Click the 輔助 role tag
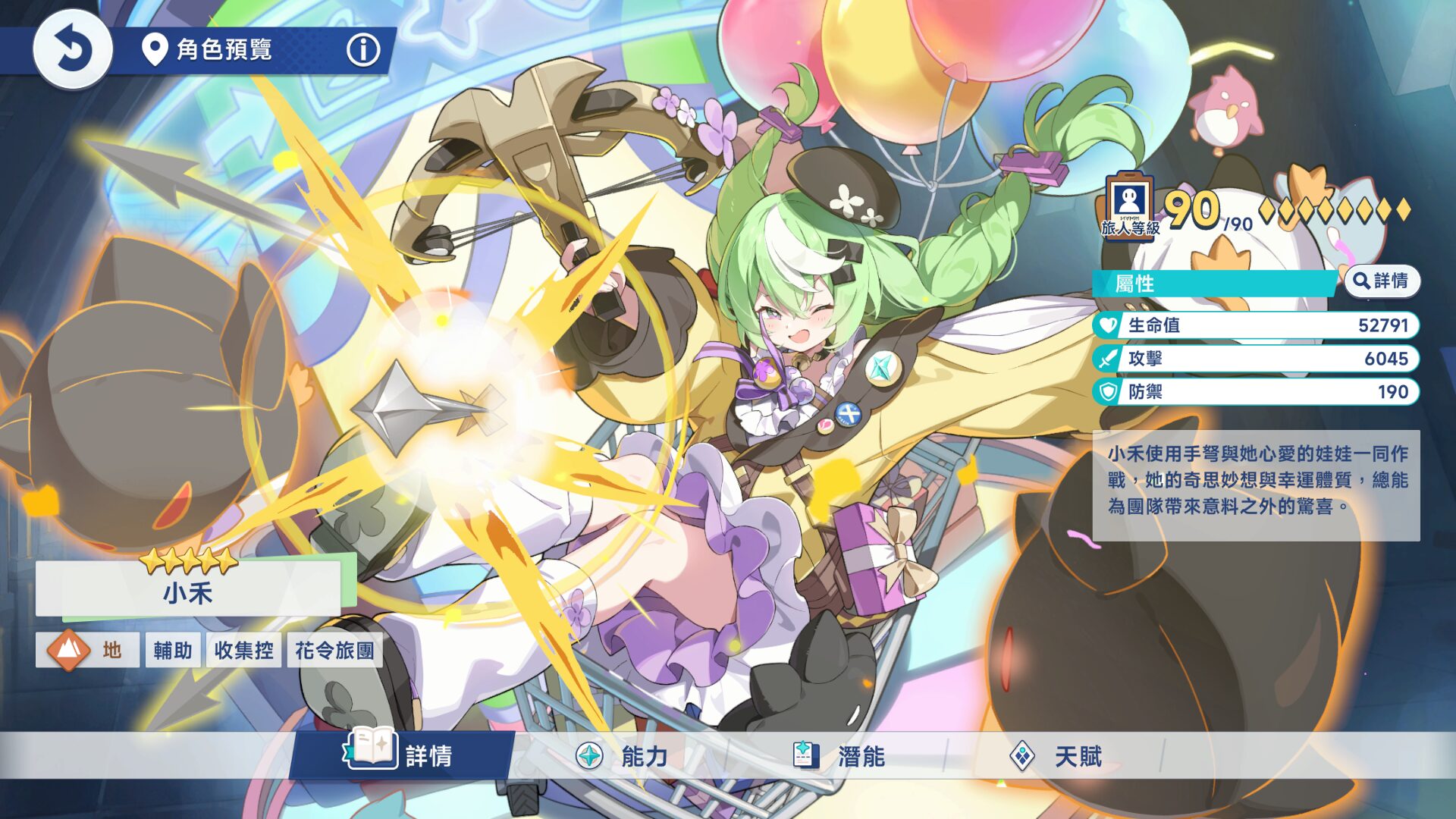 [x=173, y=650]
